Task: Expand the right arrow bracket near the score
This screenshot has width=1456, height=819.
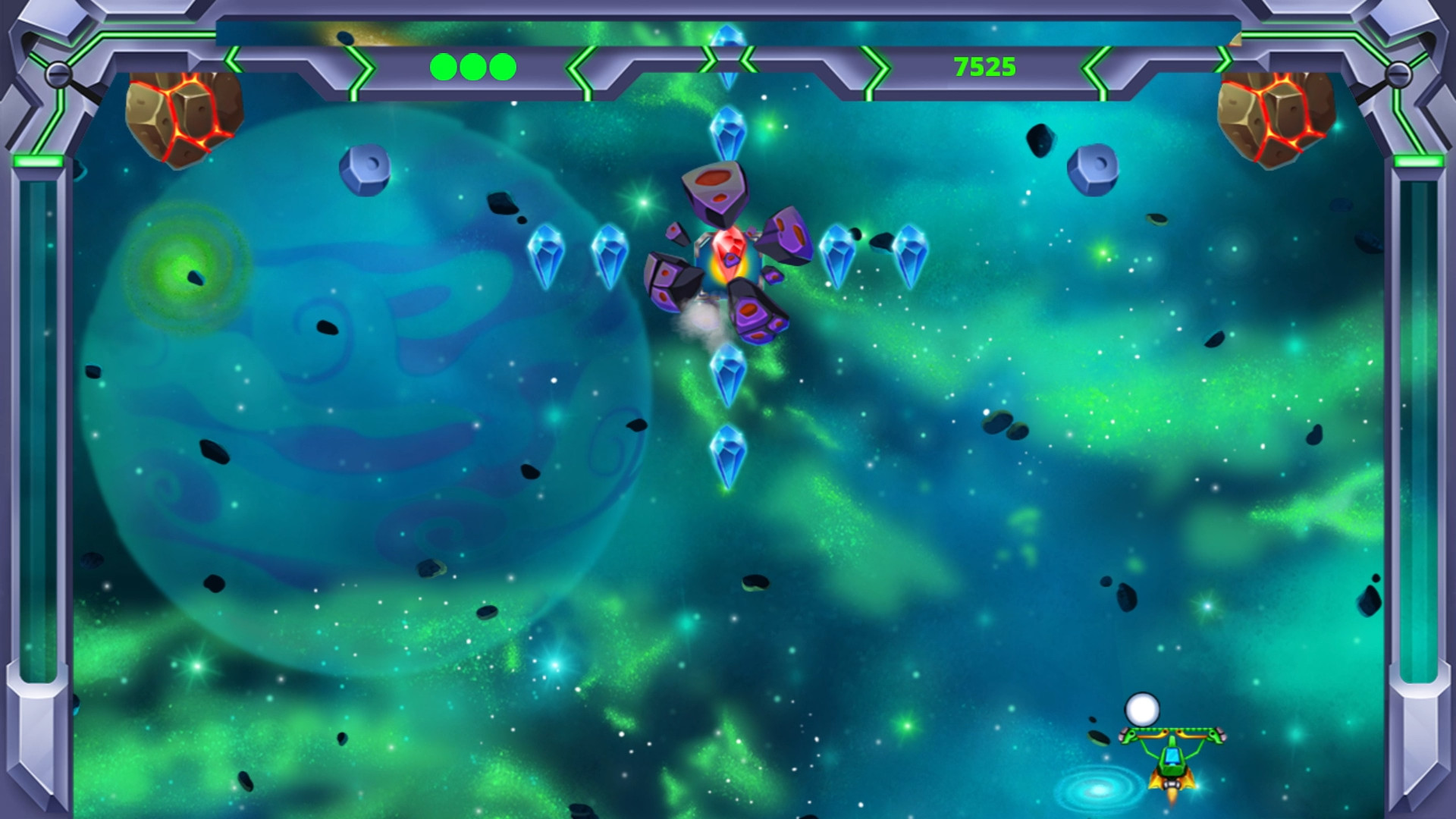Action: [1092, 68]
